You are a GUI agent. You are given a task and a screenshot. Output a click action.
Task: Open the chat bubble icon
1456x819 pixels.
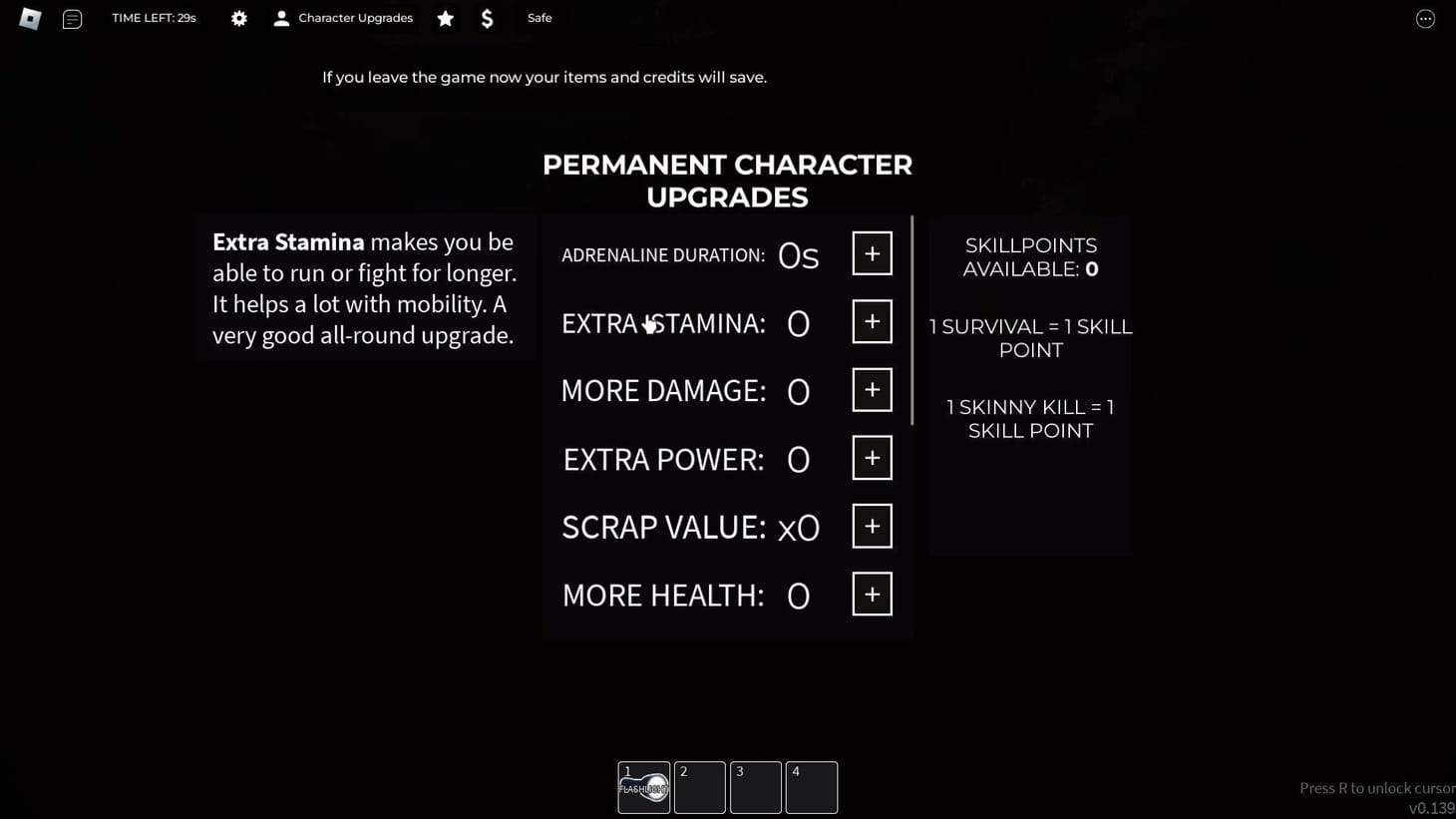tap(72, 18)
